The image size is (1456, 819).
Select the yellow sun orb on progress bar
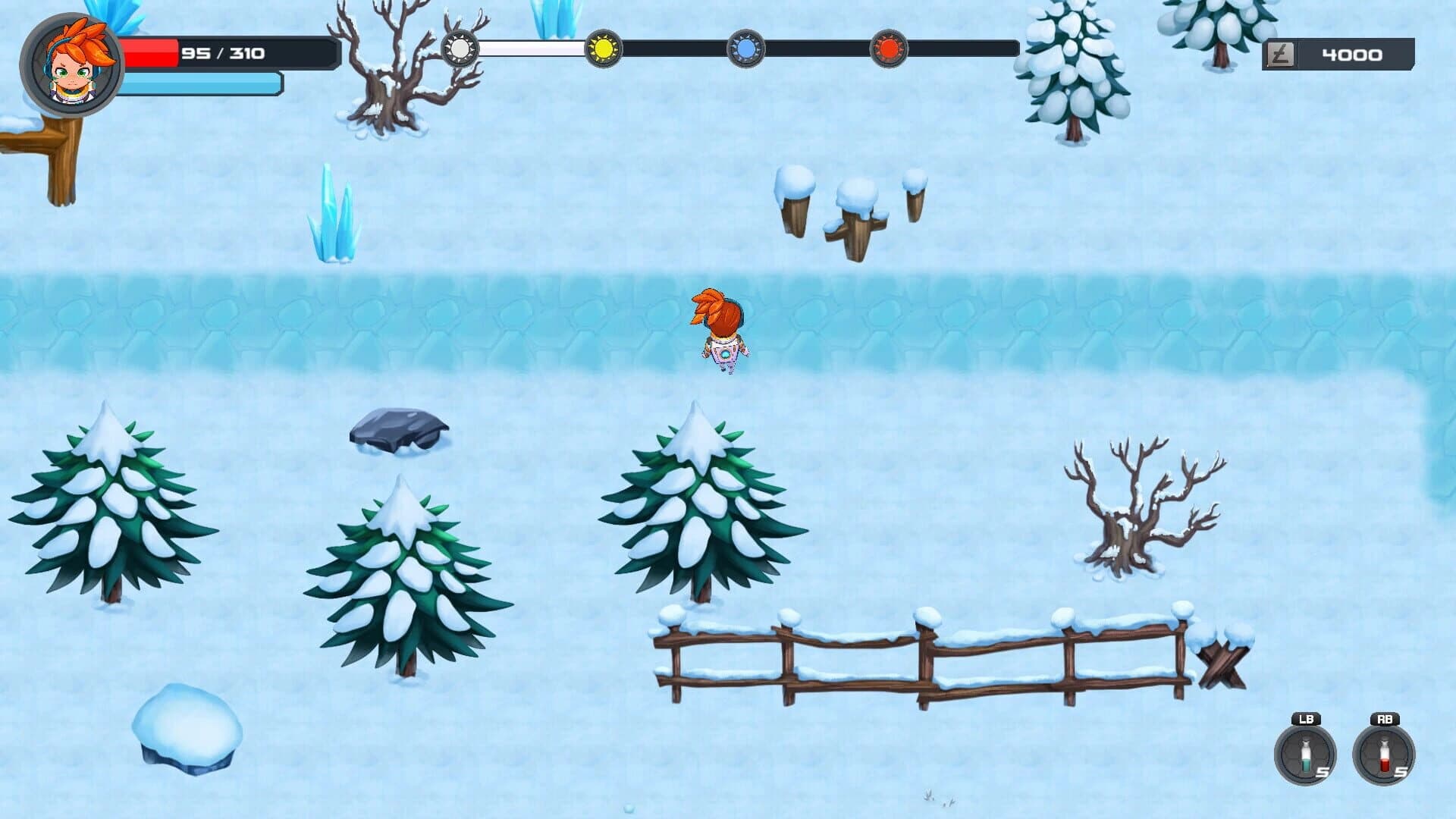click(x=603, y=48)
